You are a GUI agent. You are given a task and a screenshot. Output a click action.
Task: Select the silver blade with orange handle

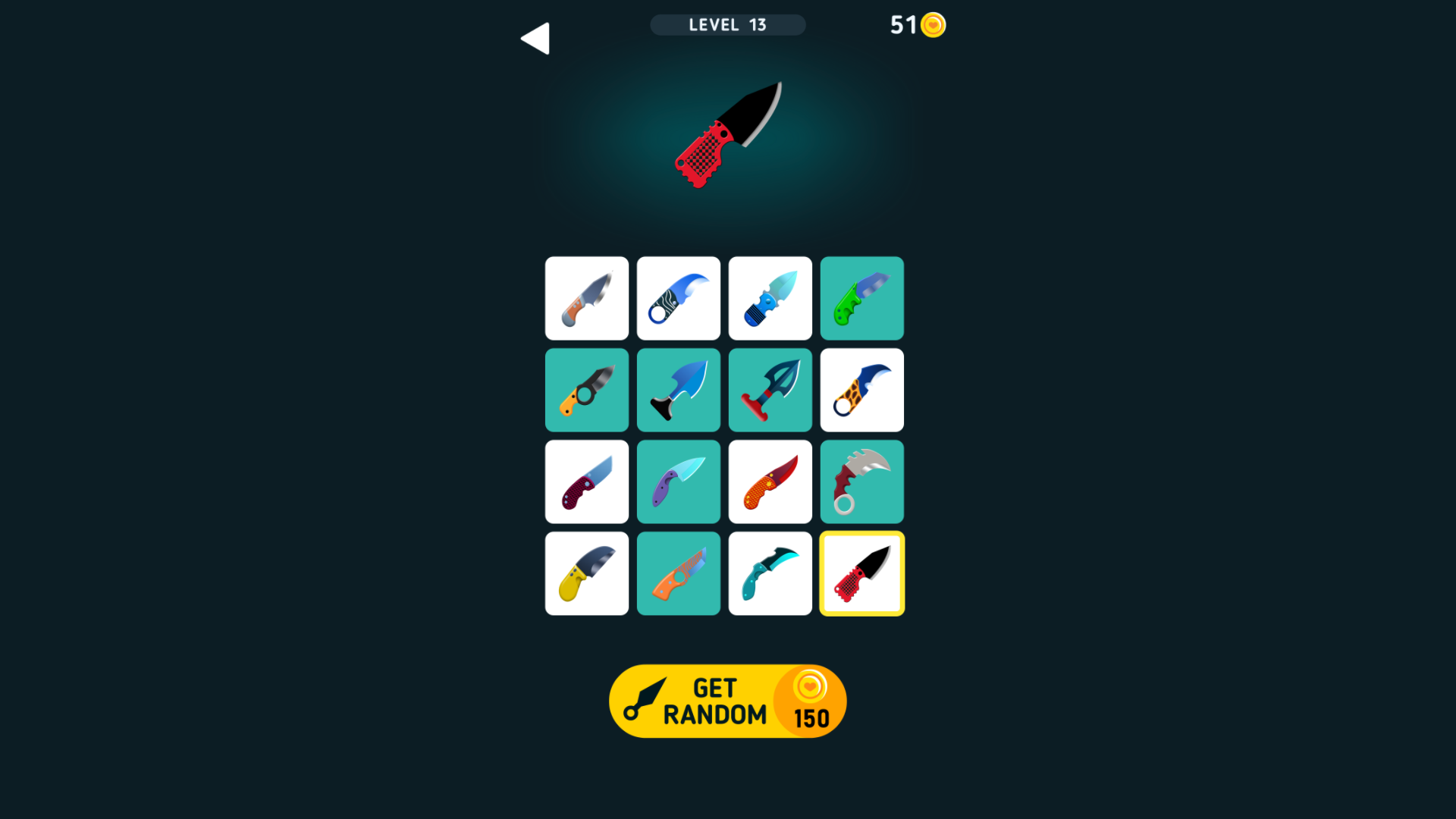[586, 298]
